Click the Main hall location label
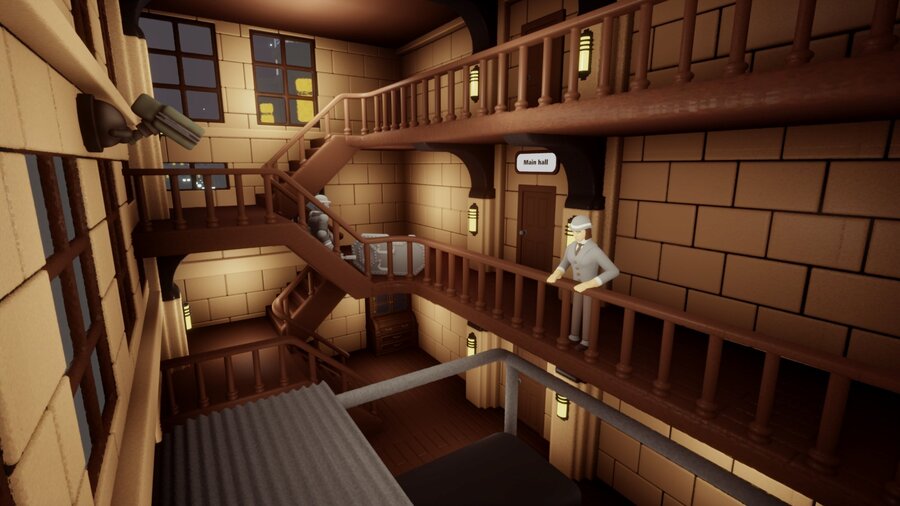This screenshot has width=900, height=506. tap(536, 162)
